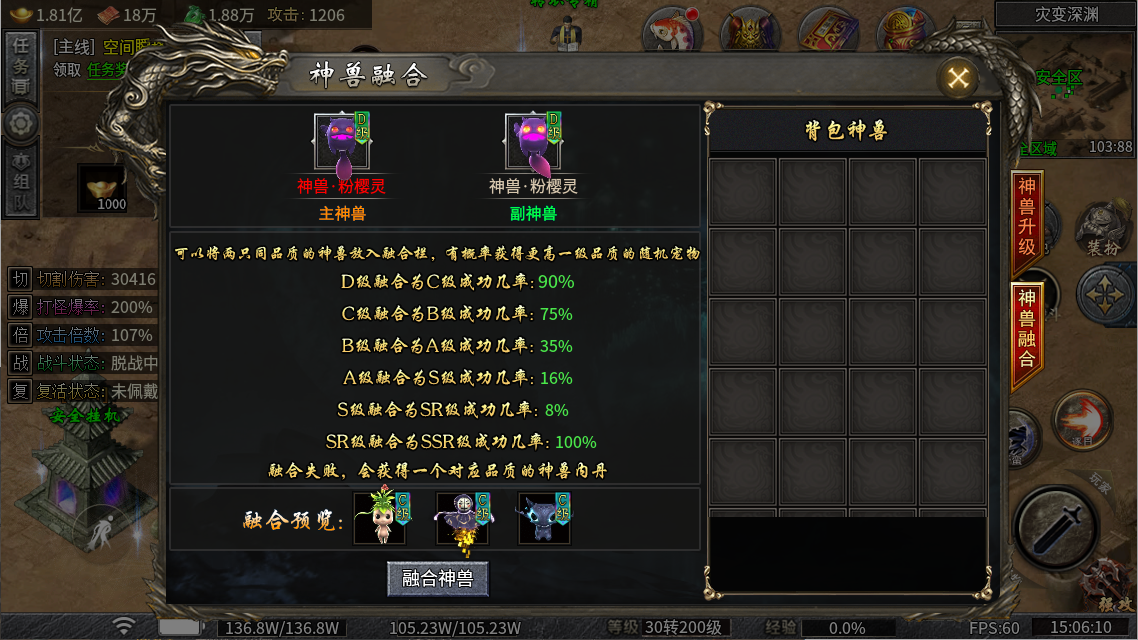View the flower sprite fusion preview pet

381,517
